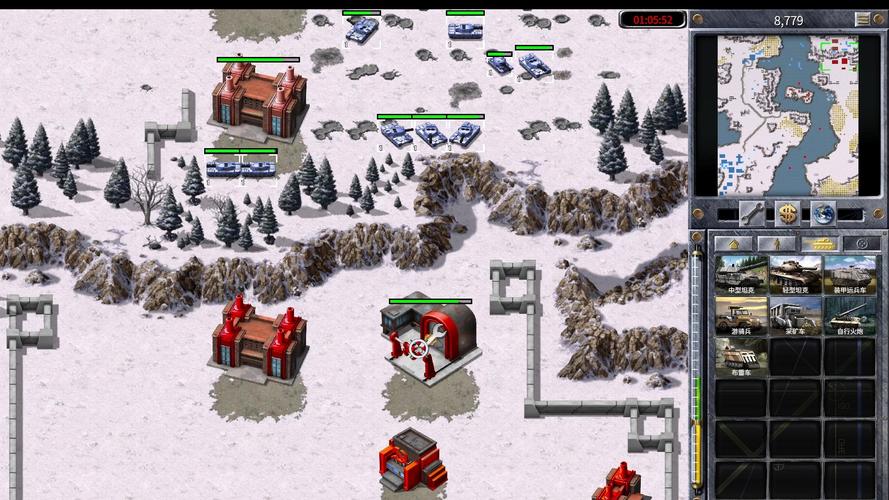Build an ore truck (采矿车)

tap(795, 315)
